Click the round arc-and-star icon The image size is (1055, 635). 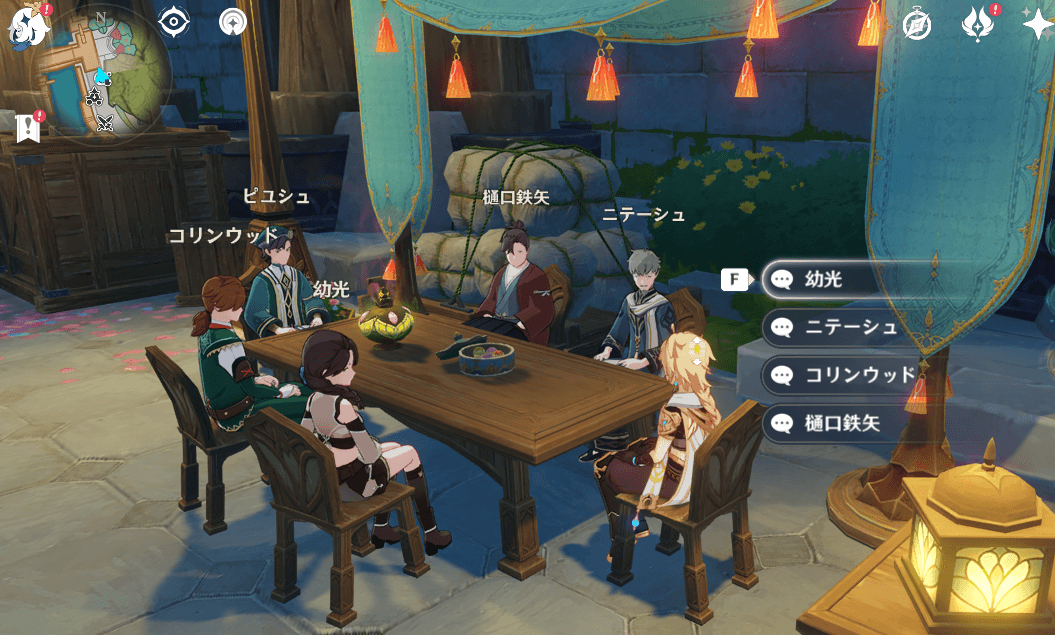click(x=233, y=21)
